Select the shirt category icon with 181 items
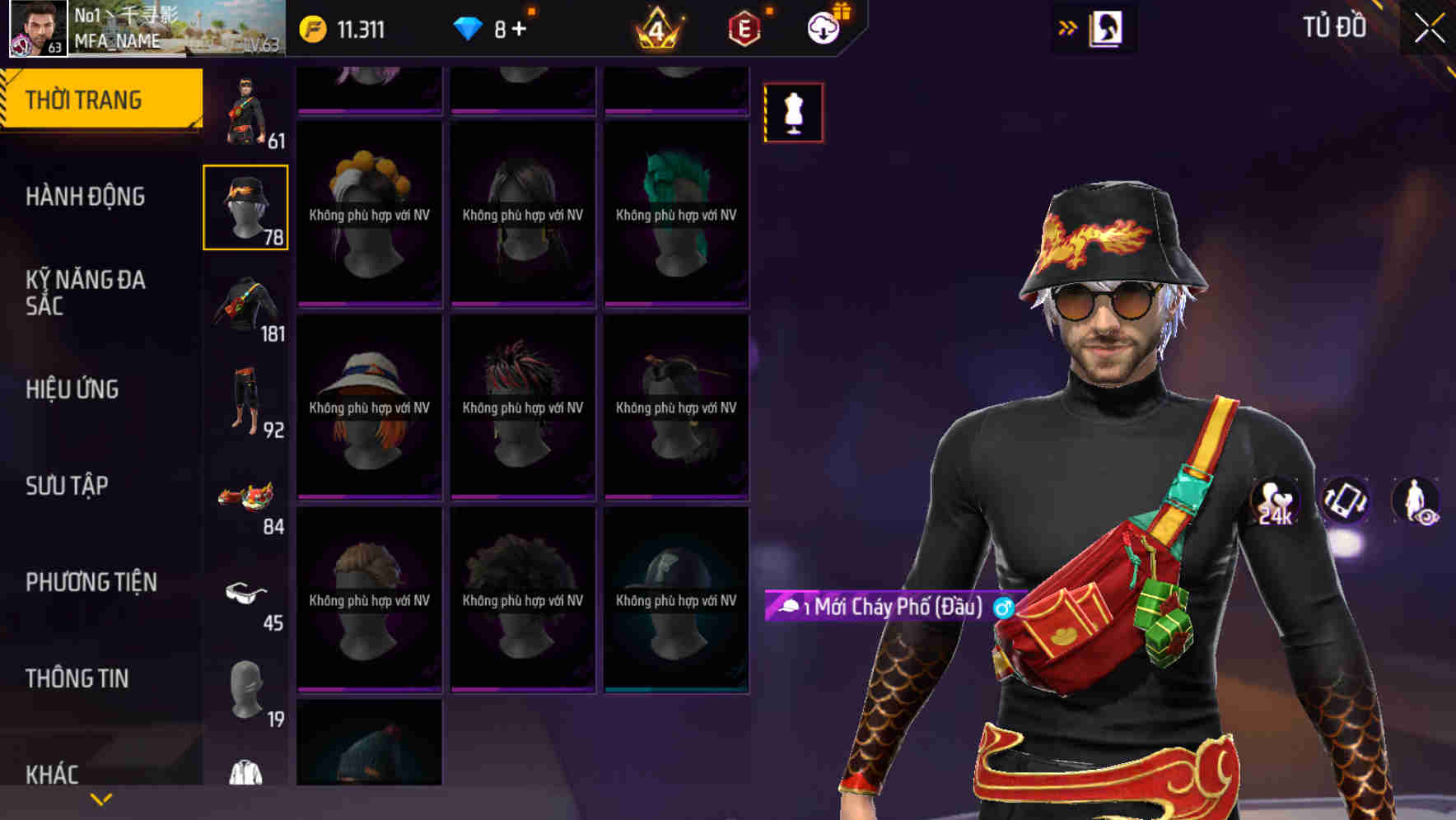 246,305
